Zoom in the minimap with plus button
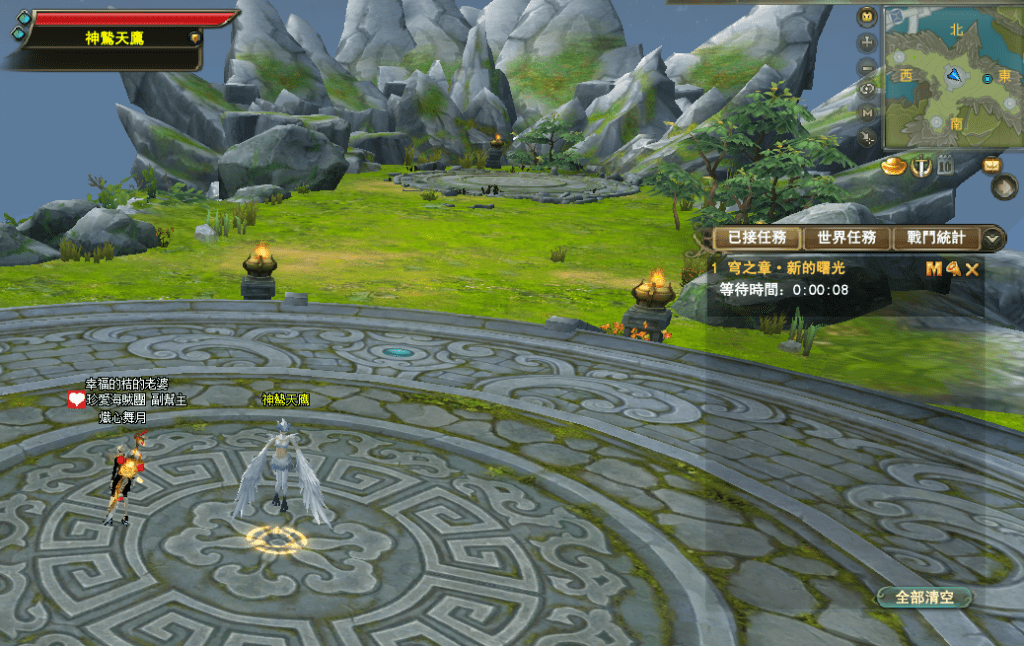 867,43
